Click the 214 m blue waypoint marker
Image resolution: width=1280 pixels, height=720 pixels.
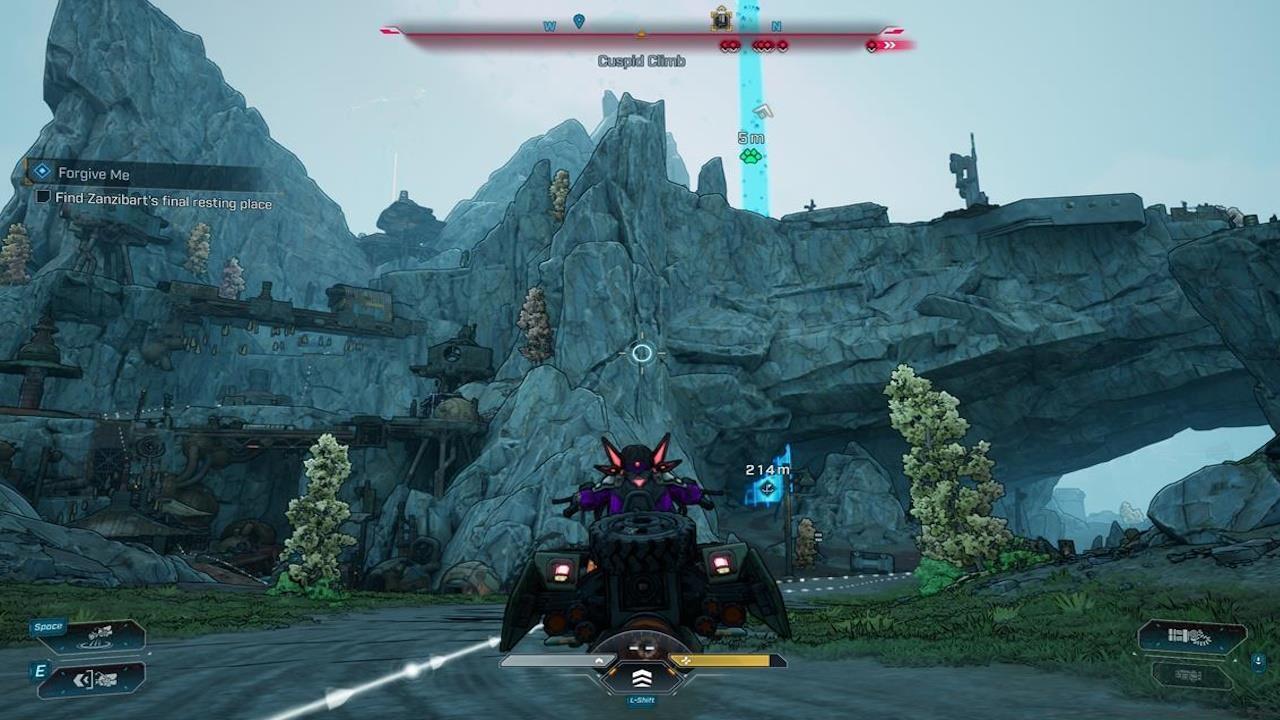[768, 488]
